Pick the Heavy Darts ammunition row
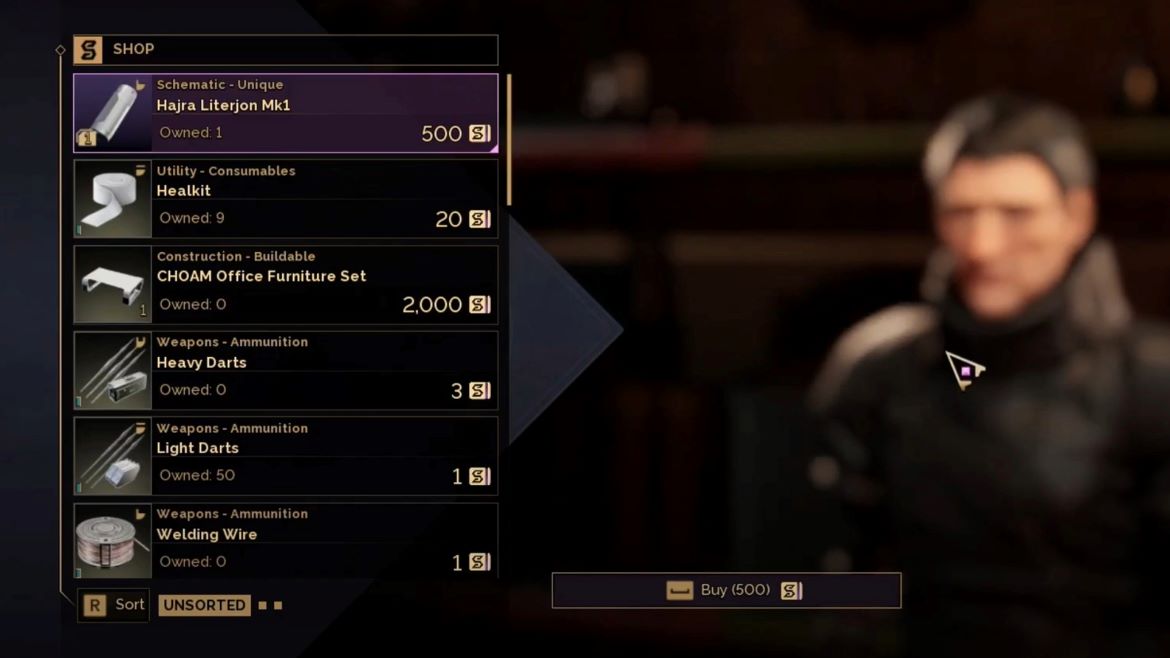Image resolution: width=1170 pixels, height=658 pixels. (x=285, y=371)
